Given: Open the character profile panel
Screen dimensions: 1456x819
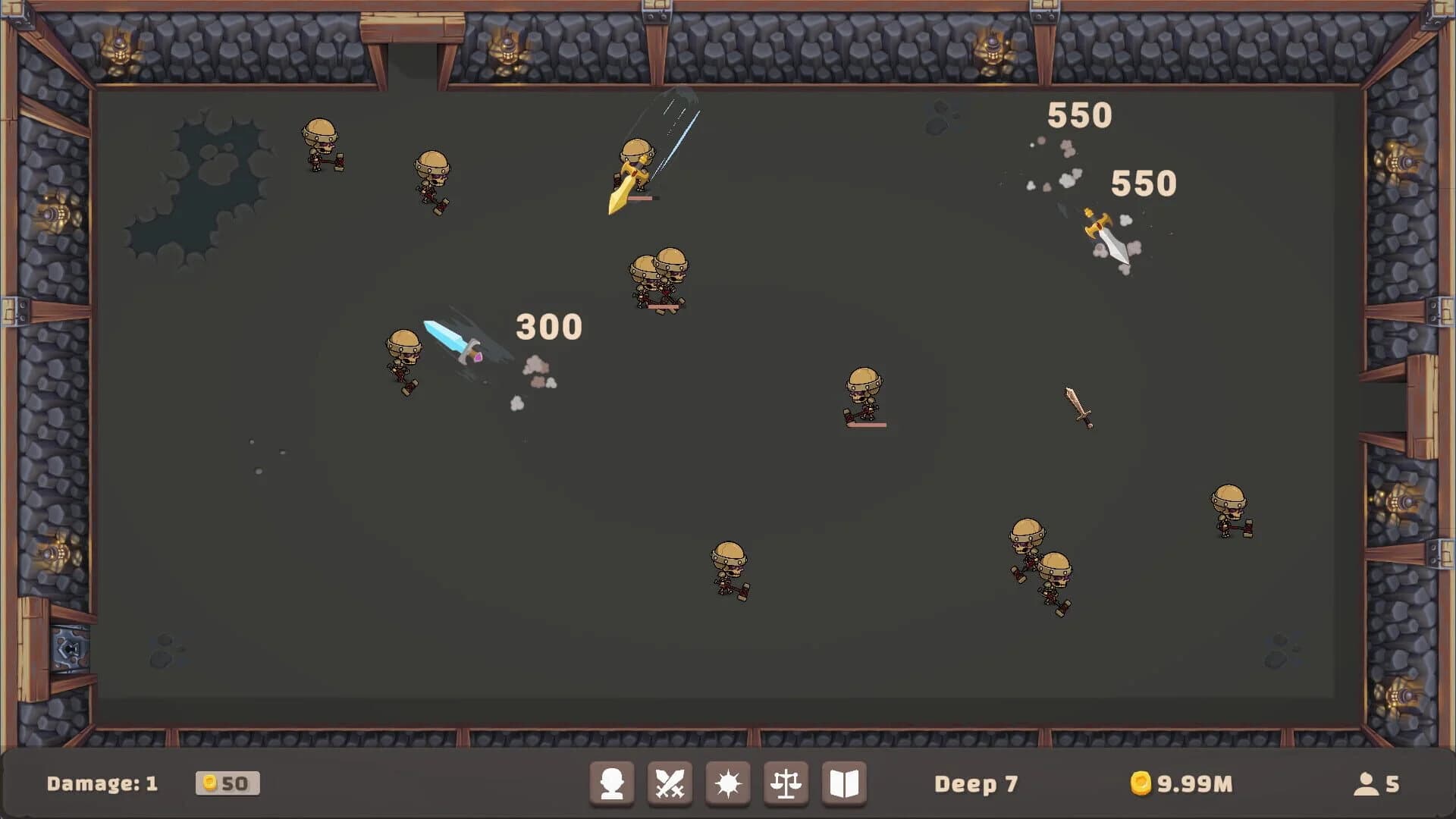Looking at the screenshot, I should pos(612,784).
